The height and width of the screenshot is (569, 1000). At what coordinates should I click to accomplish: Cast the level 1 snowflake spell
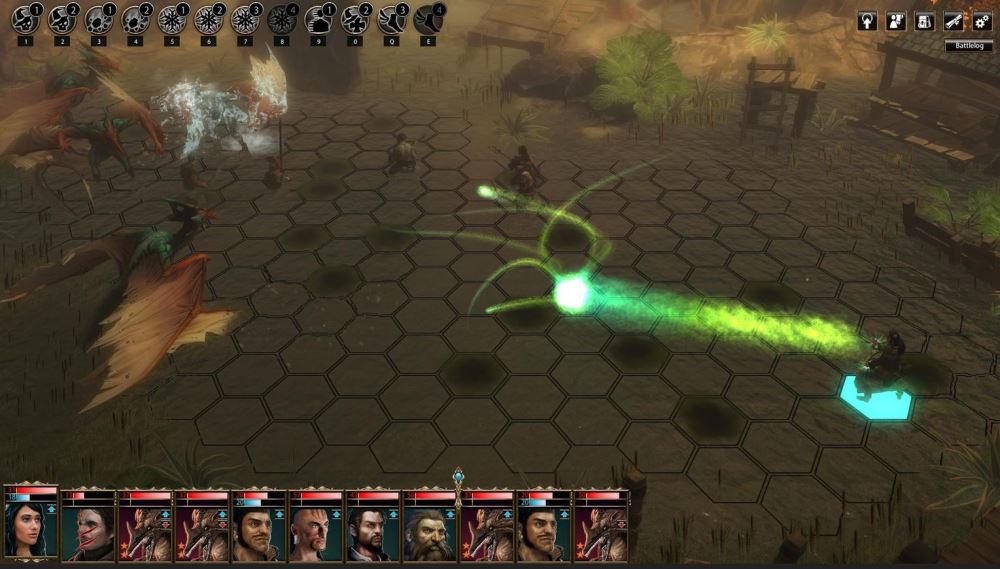(x=172, y=20)
